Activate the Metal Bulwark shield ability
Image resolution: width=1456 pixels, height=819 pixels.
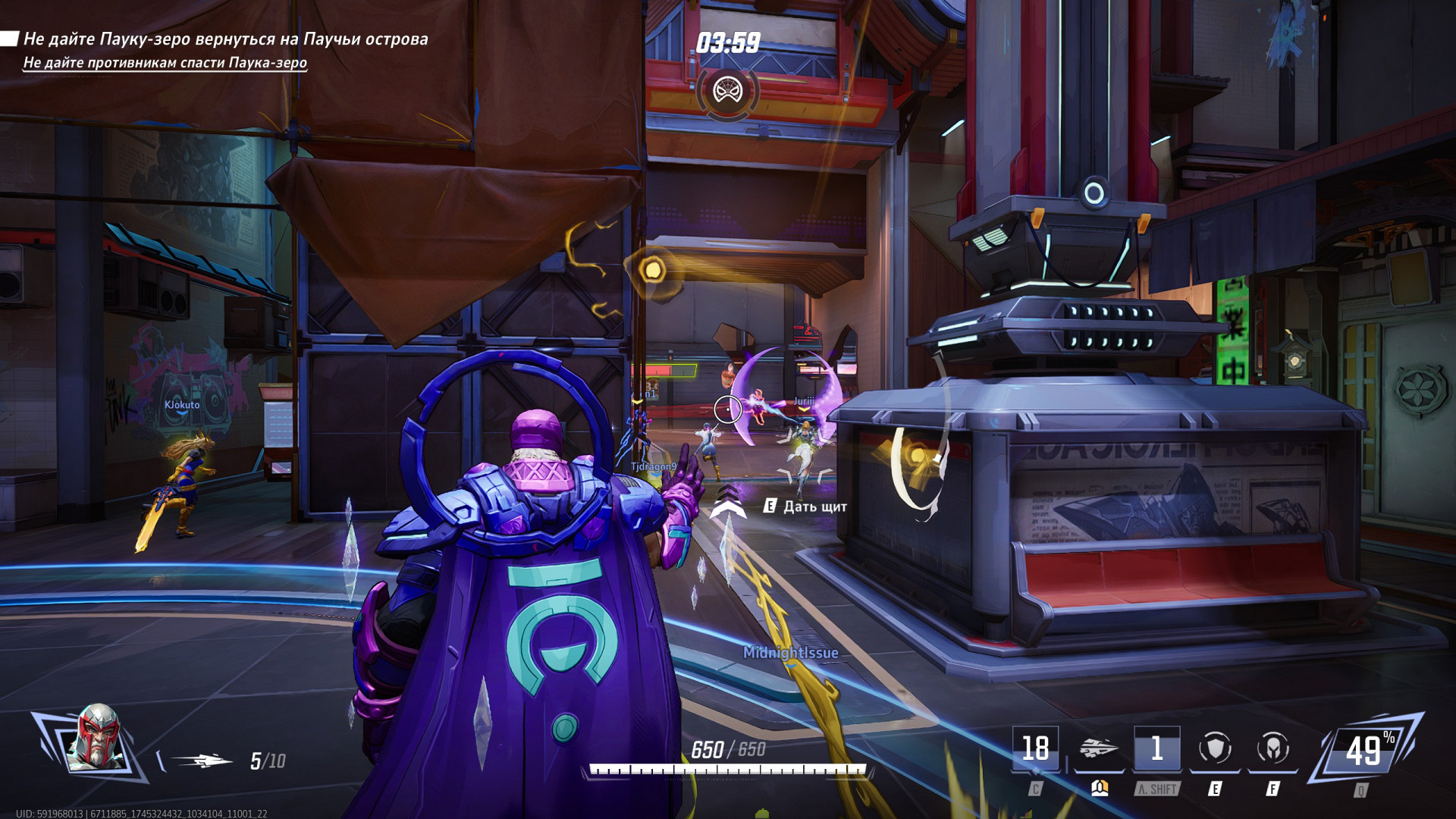coord(1215,749)
